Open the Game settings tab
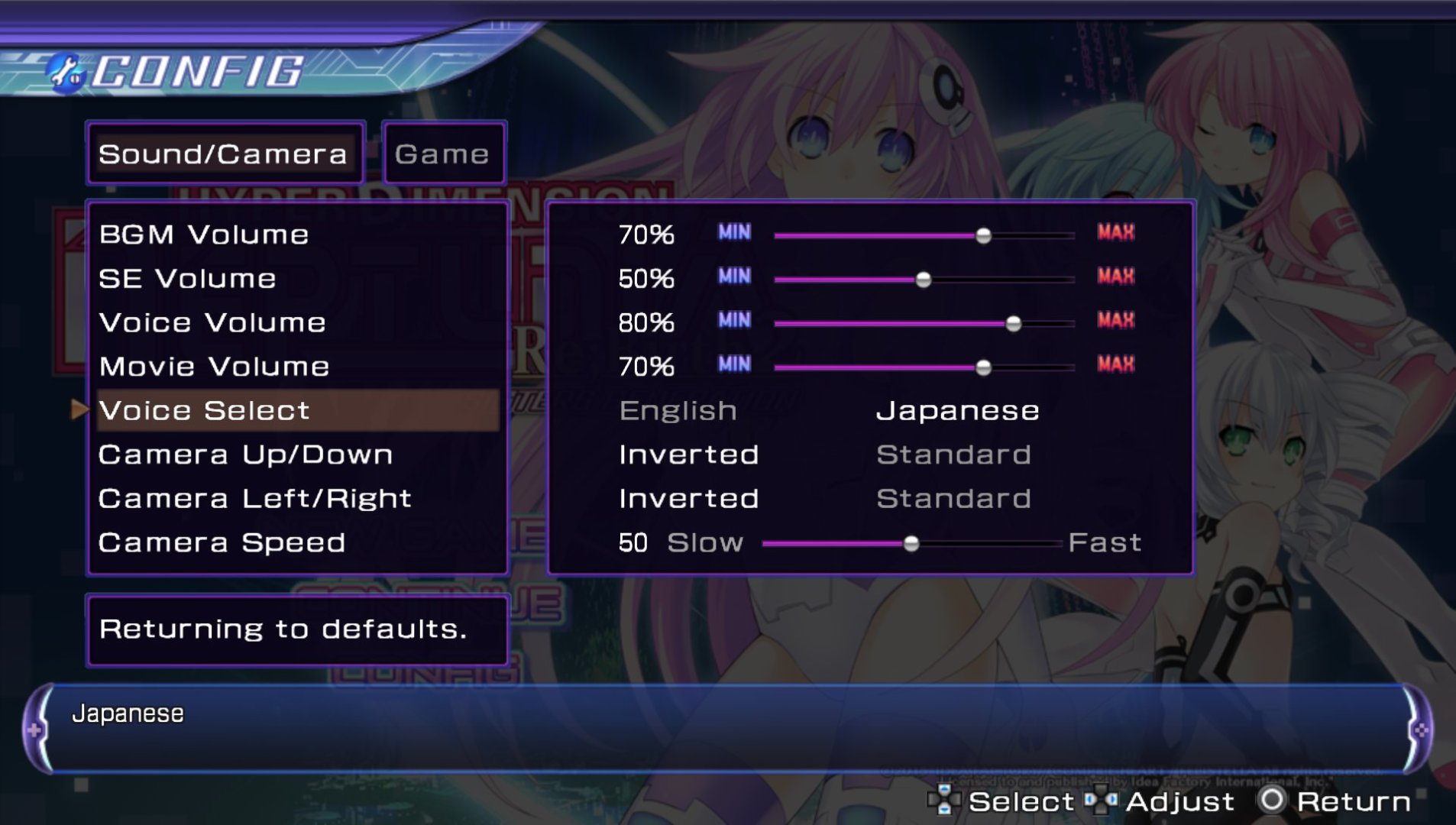 coord(442,154)
